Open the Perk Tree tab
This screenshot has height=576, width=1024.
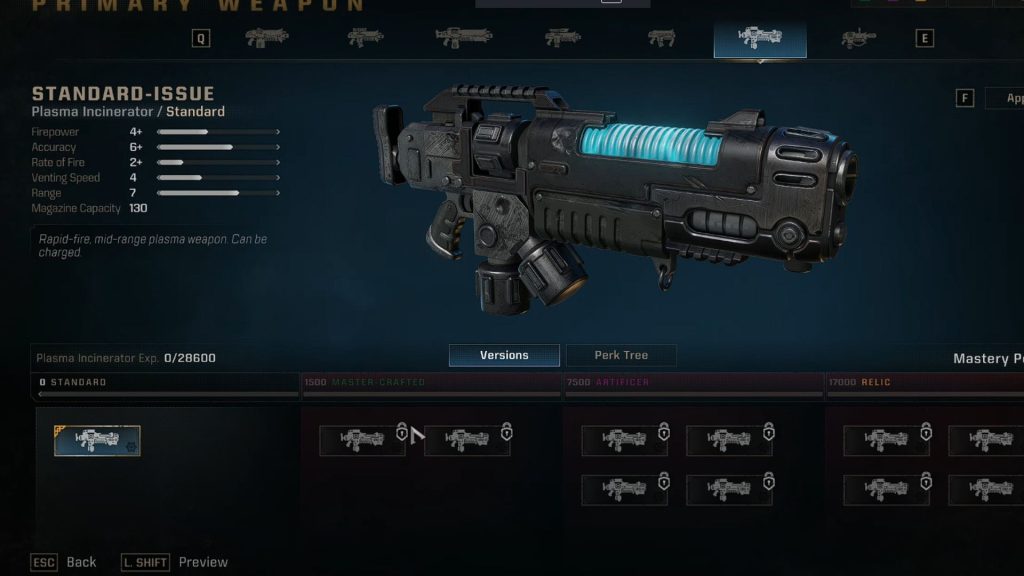coord(621,355)
